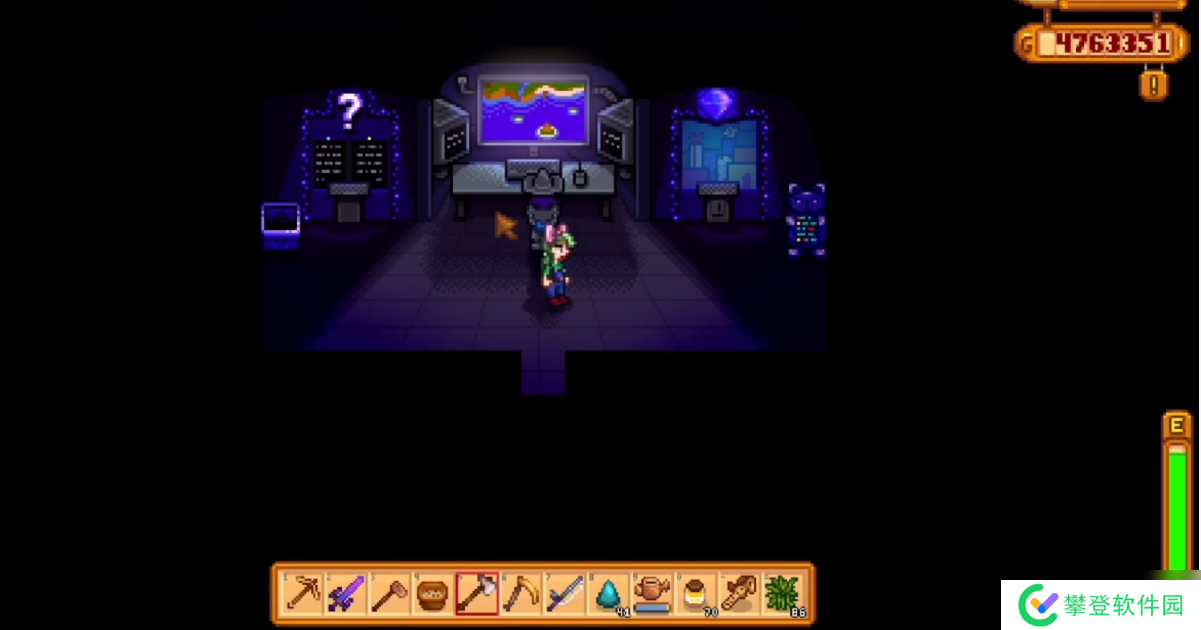Image resolution: width=1201 pixels, height=630 pixels.
Task: Open the quest journal exclamation icon
Action: click(1153, 84)
